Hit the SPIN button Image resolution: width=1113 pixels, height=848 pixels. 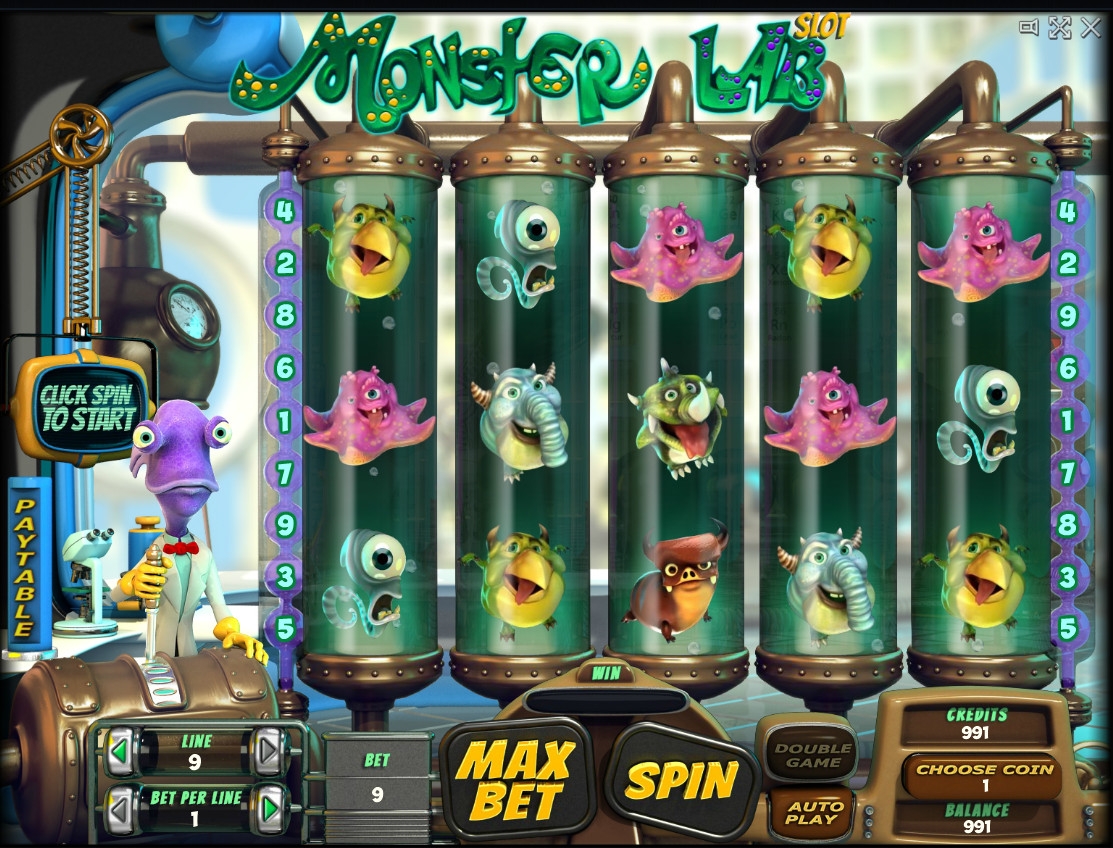click(x=681, y=779)
